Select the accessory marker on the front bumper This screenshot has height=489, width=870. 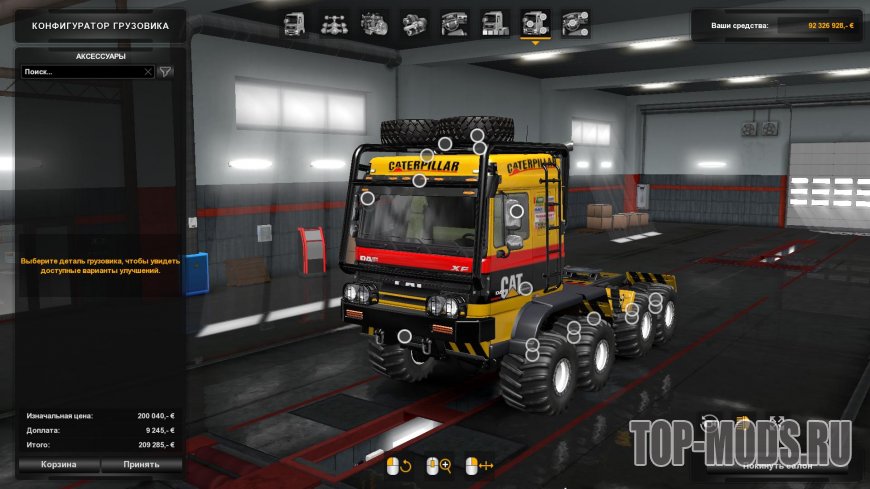[405, 336]
